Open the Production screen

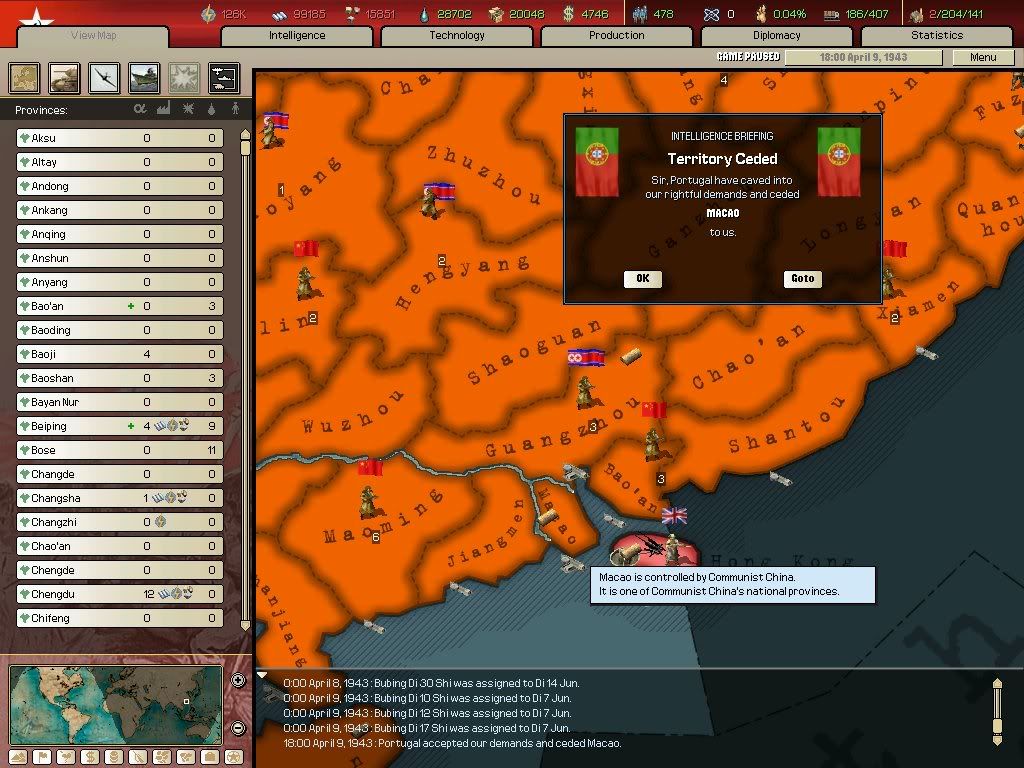pos(617,35)
